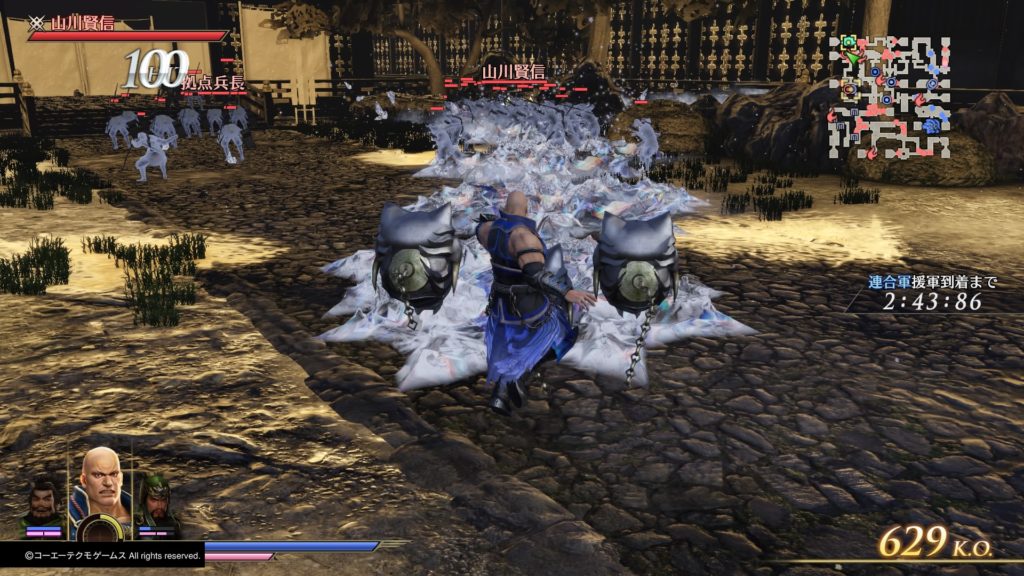Switch to the dark-haired bearded reserve character

tap(43, 503)
